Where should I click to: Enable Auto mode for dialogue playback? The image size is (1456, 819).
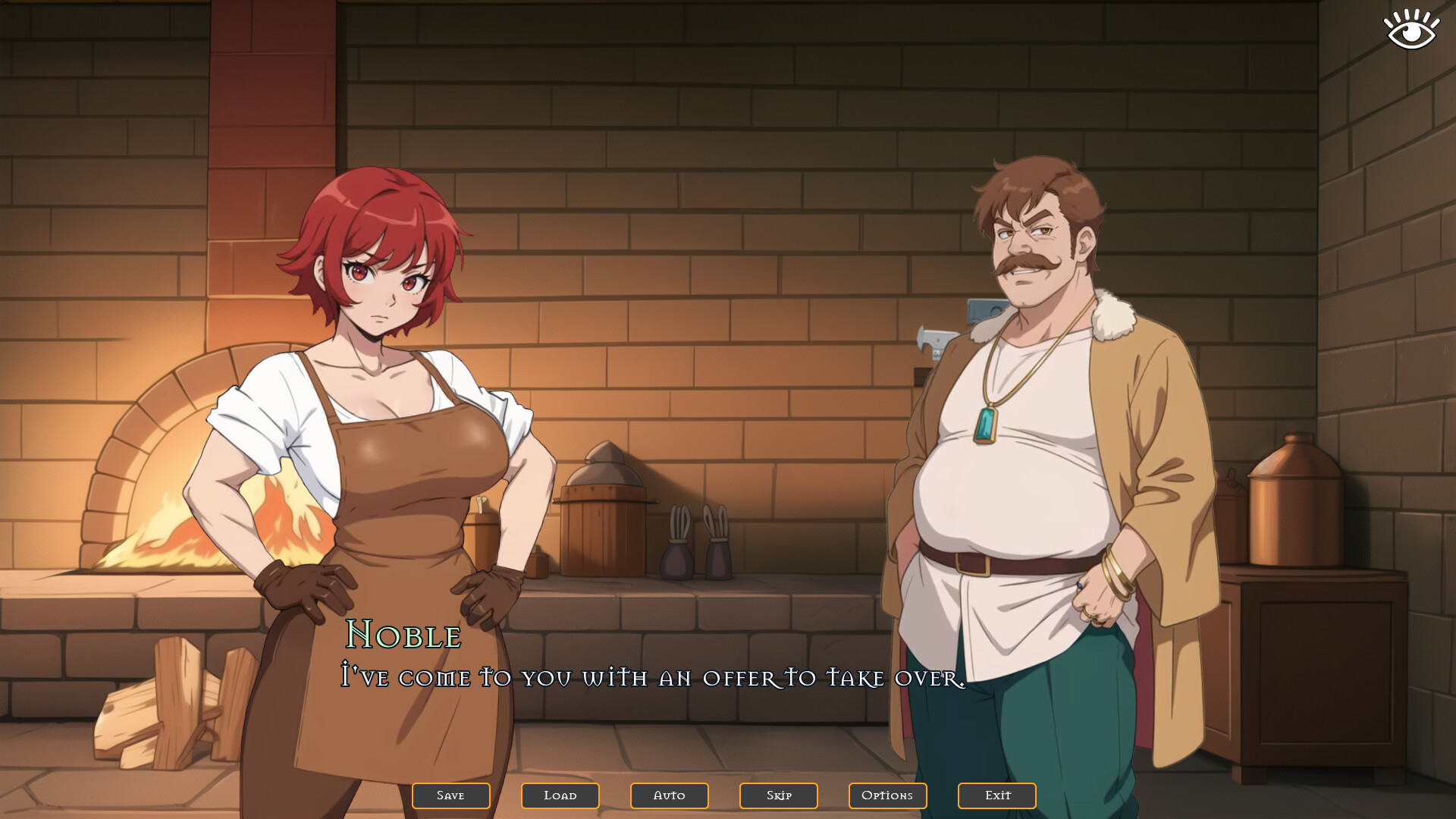(x=669, y=795)
